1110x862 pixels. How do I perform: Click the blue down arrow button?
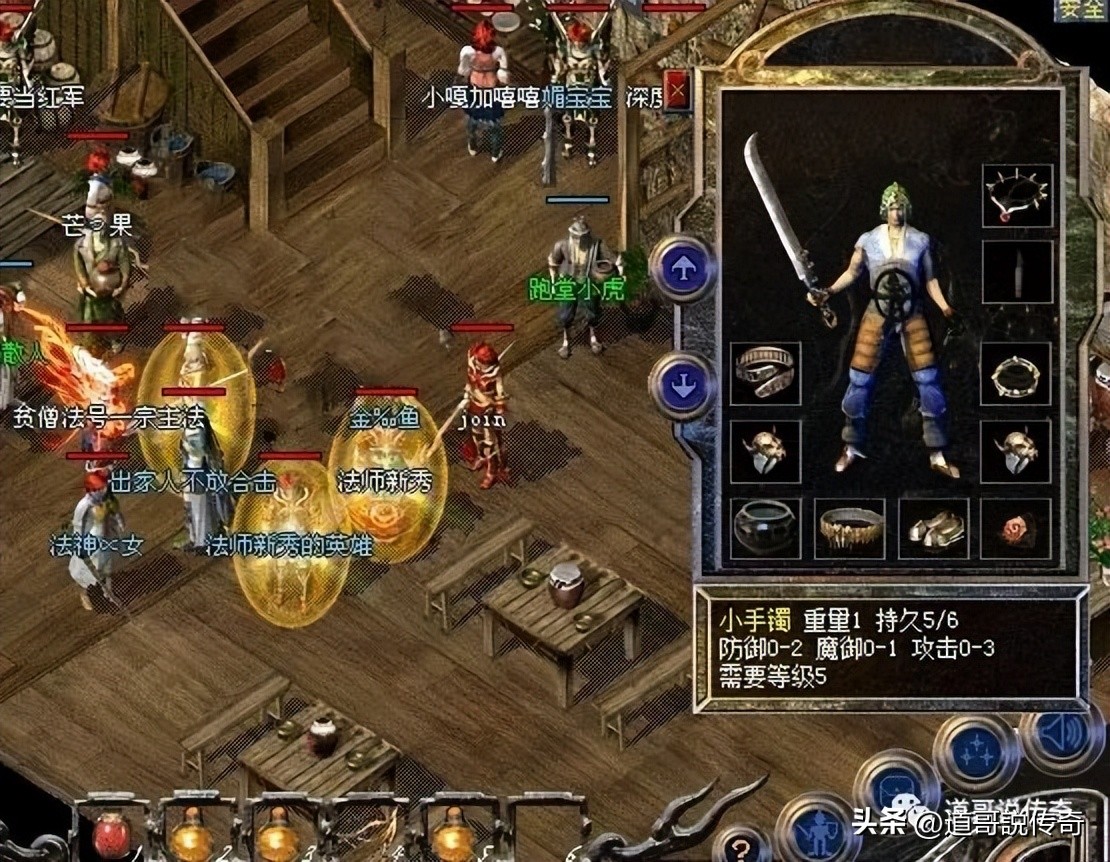[683, 385]
